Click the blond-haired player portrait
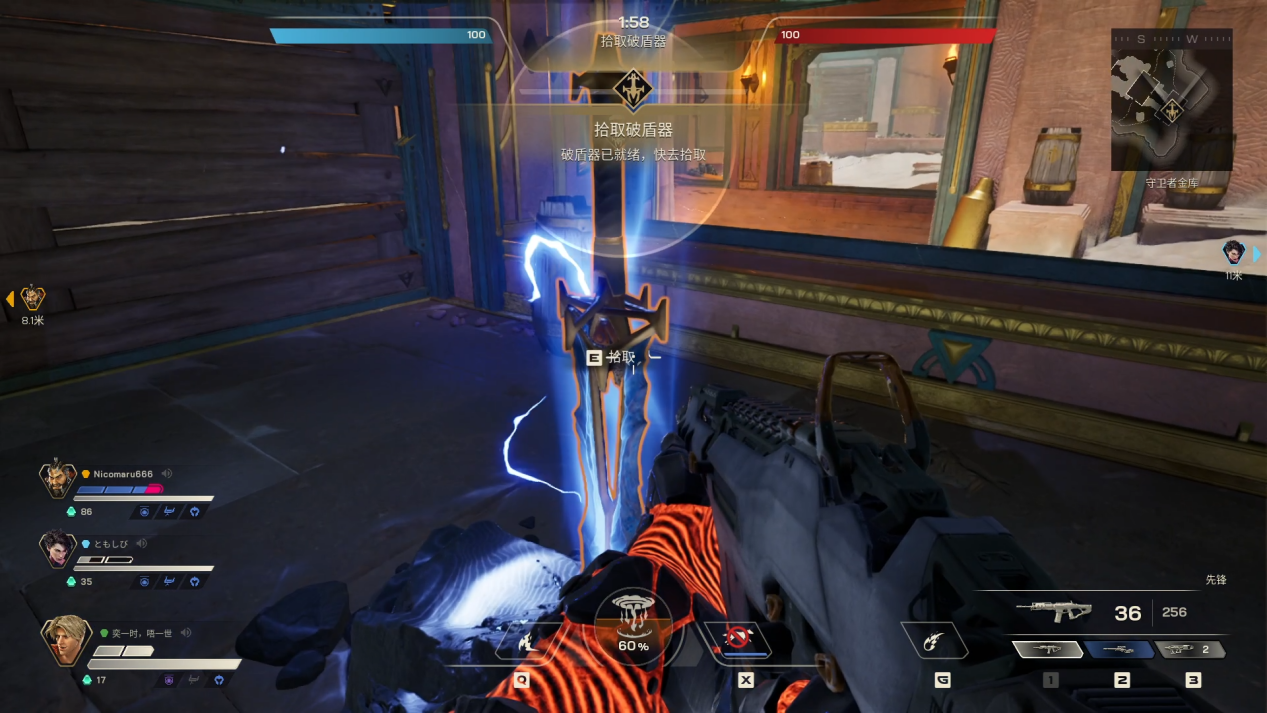Screen dimensions: 1267x713 pos(62,640)
